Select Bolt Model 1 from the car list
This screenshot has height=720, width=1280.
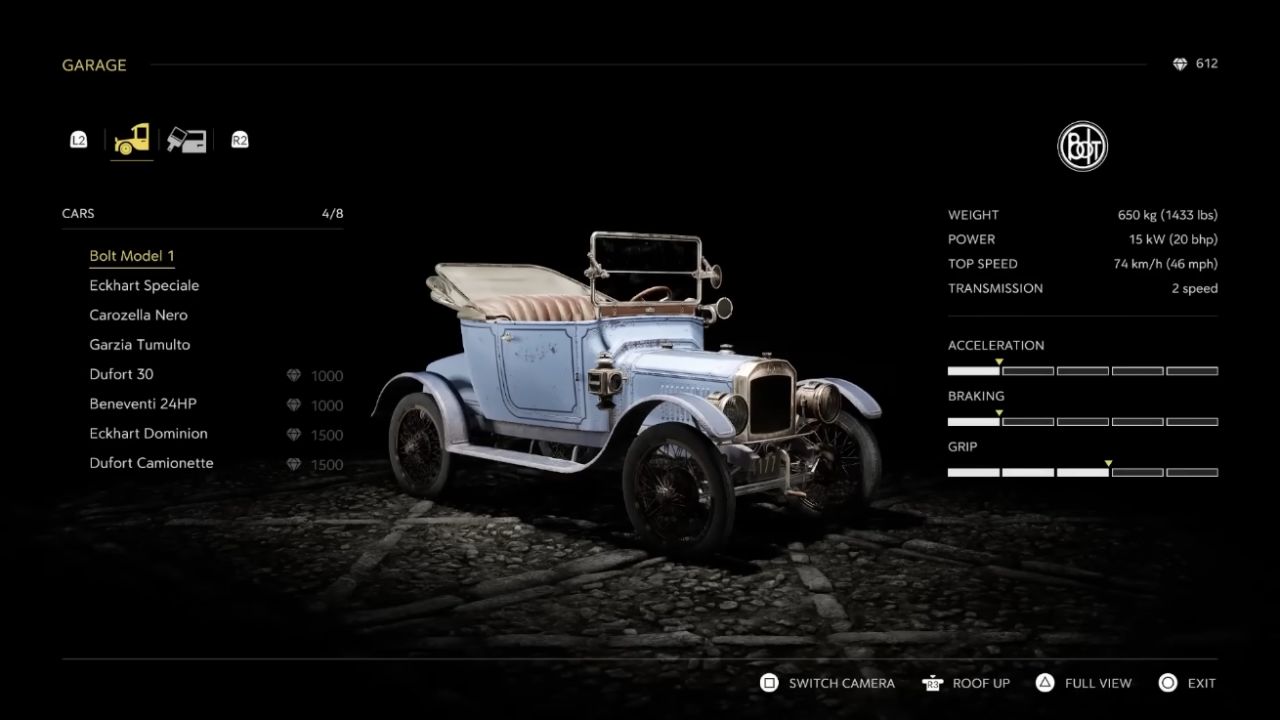[x=132, y=256]
